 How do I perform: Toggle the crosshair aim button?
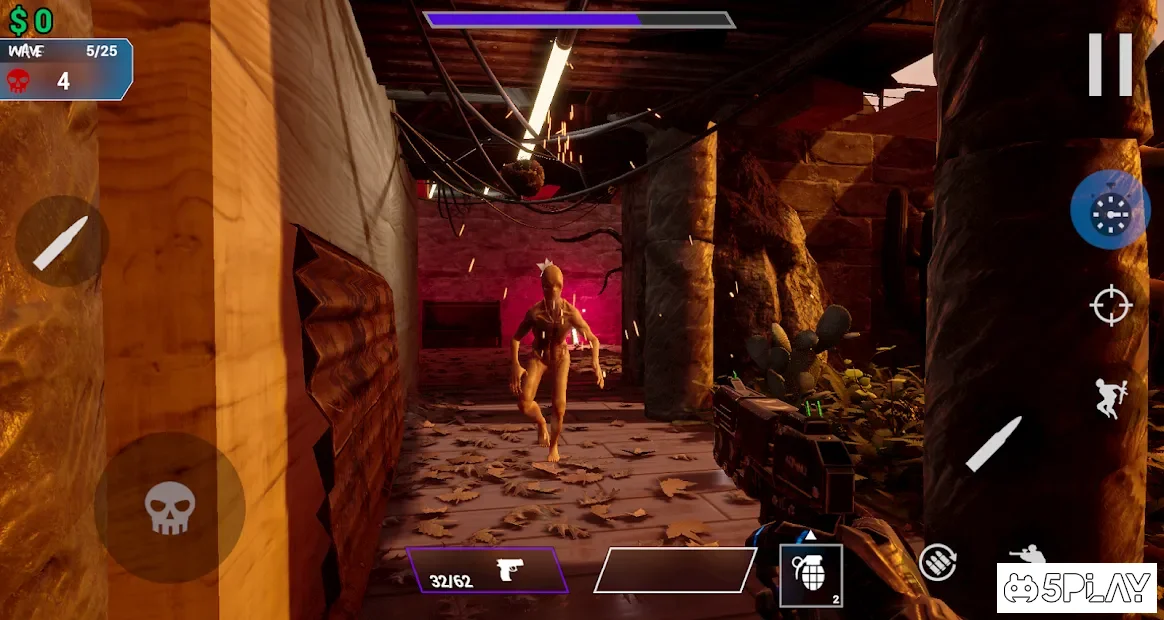[1110, 305]
